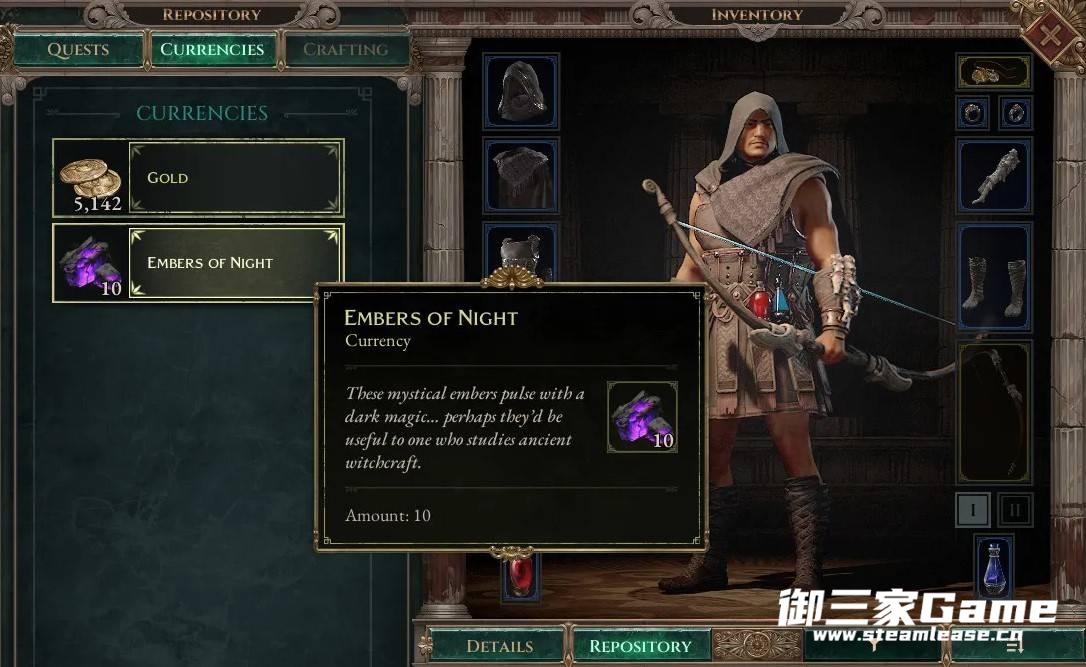The width and height of the screenshot is (1086, 667).
Task: Select the blue mana potion slot
Action: tap(992, 570)
